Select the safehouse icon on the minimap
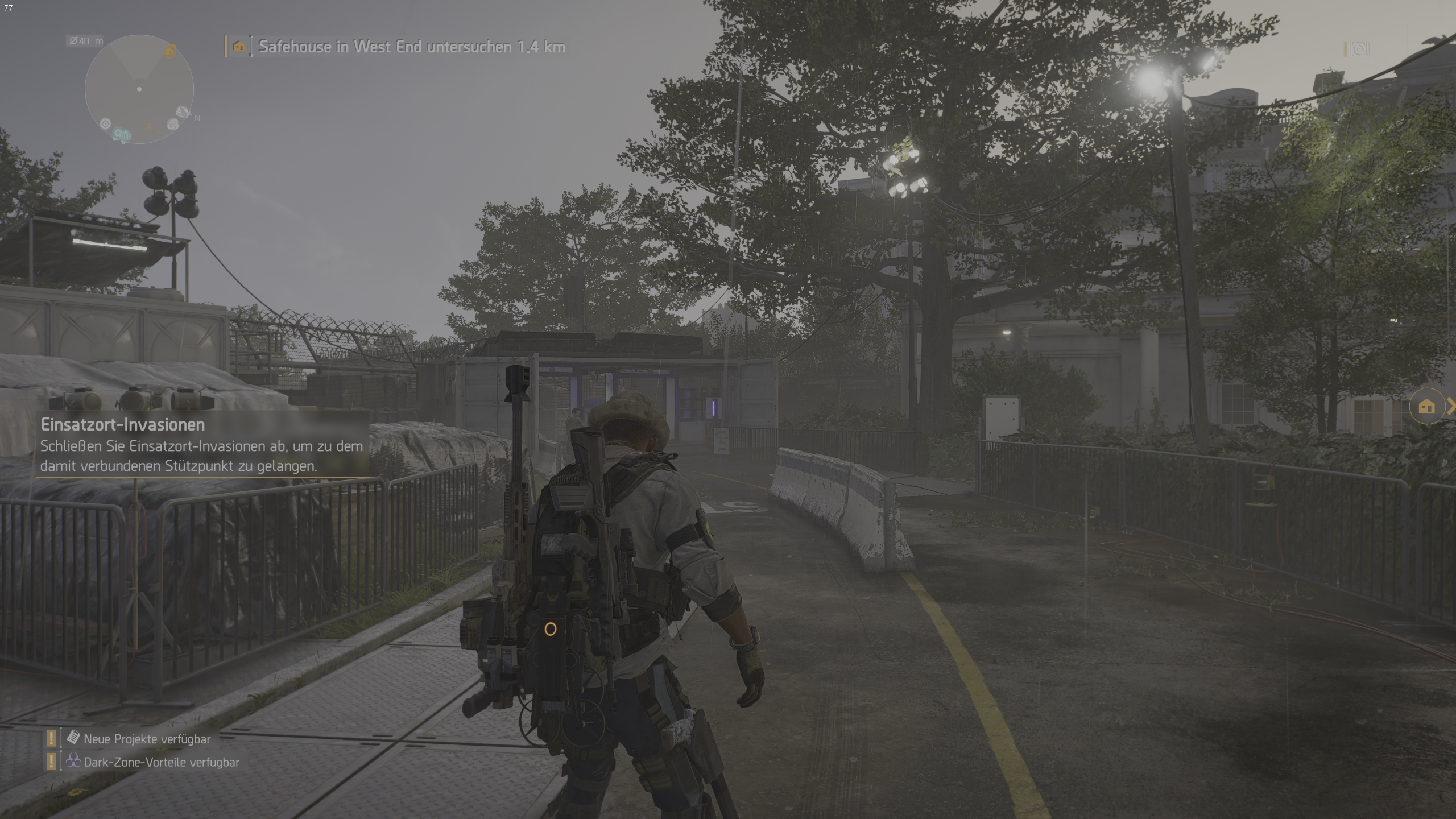Image resolution: width=1456 pixels, height=819 pixels. click(169, 51)
